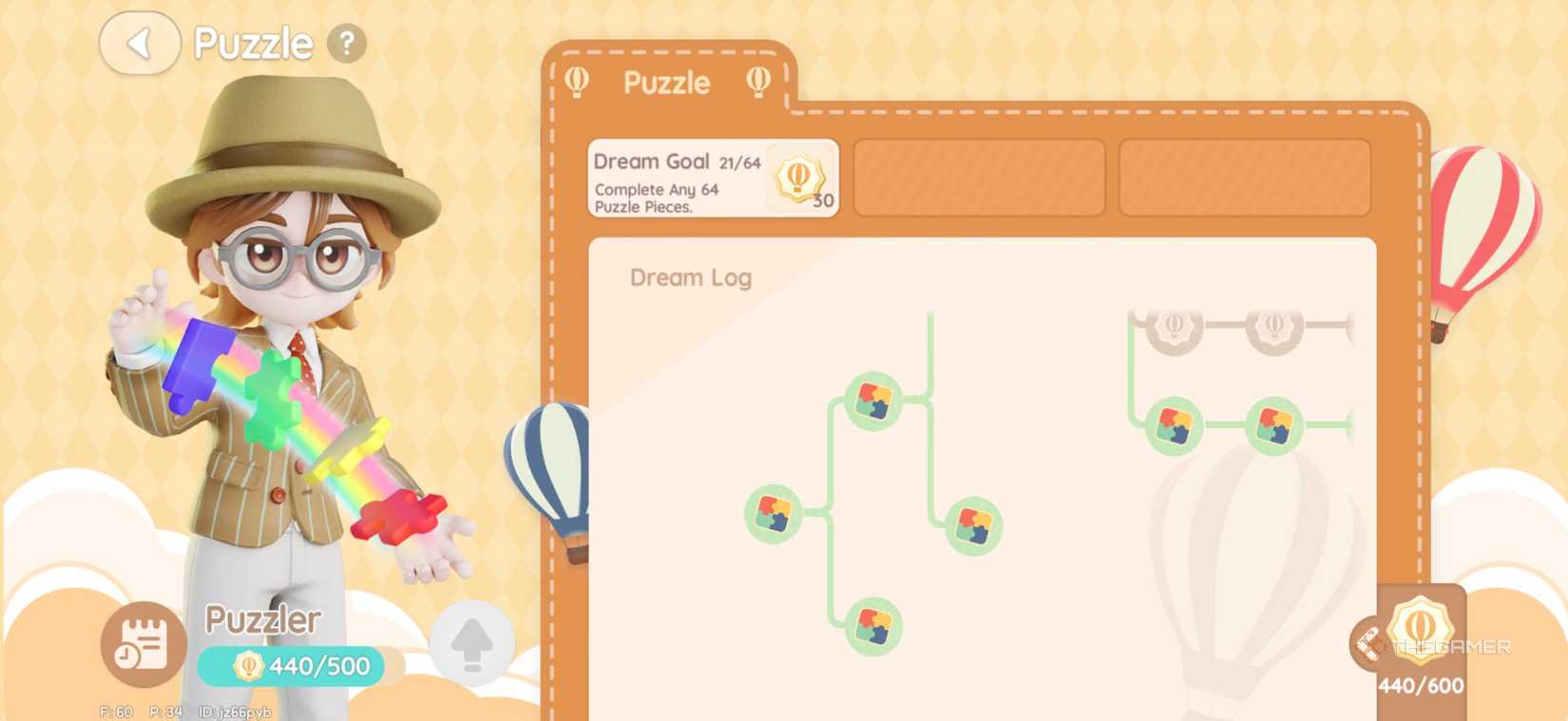Click the balloon badge right of the Puzzle tab
The width and height of the screenshot is (1568, 721).
(x=757, y=83)
